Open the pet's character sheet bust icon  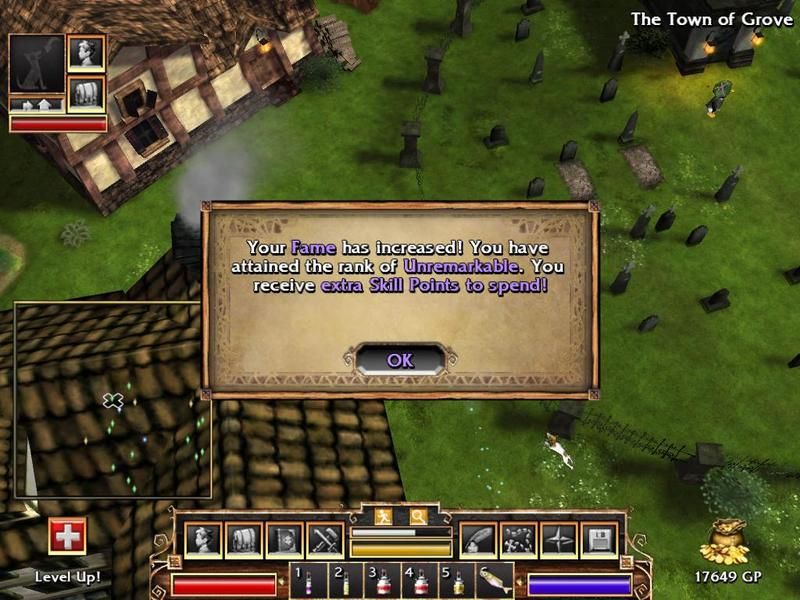coord(86,54)
